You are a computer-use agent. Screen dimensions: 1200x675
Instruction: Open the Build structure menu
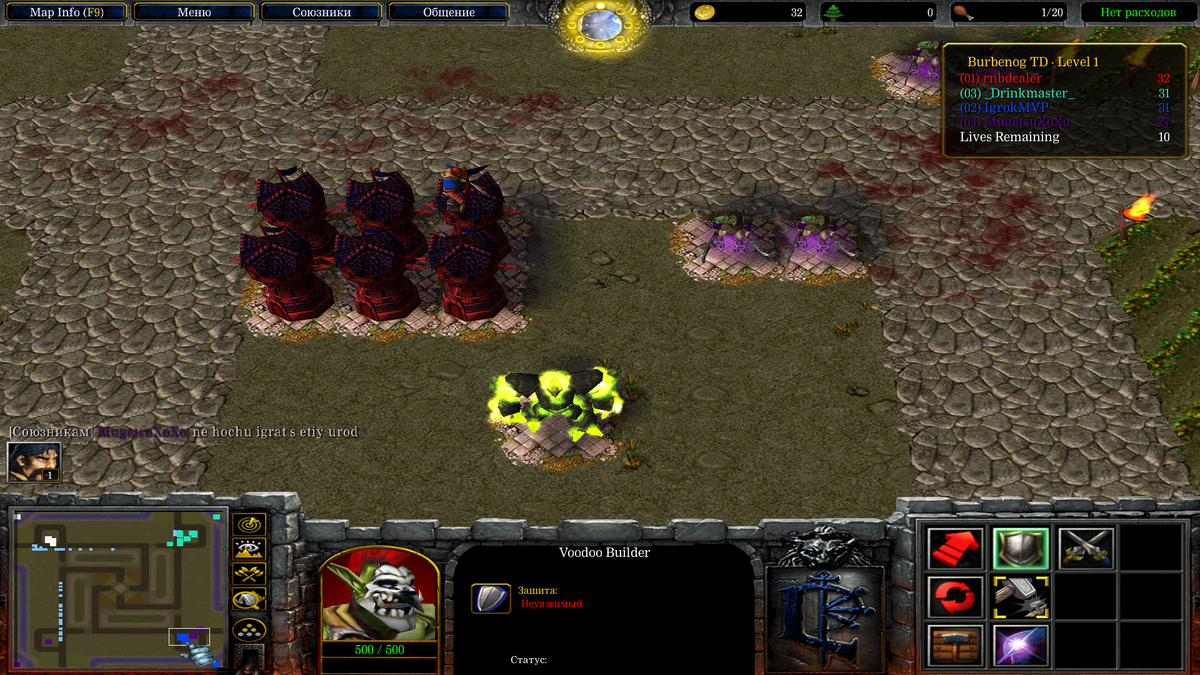956,645
